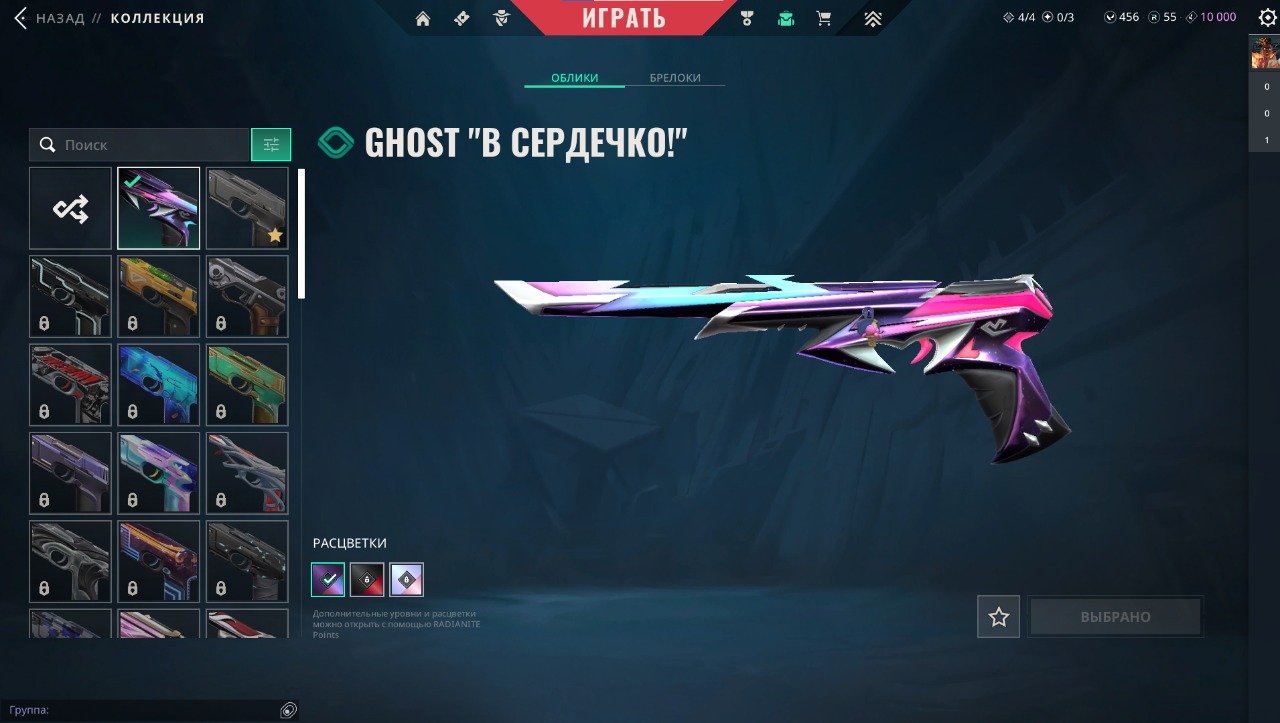Select the ОБЛИКИ tab
Viewport: 1280px width, 723px height.
pos(575,78)
